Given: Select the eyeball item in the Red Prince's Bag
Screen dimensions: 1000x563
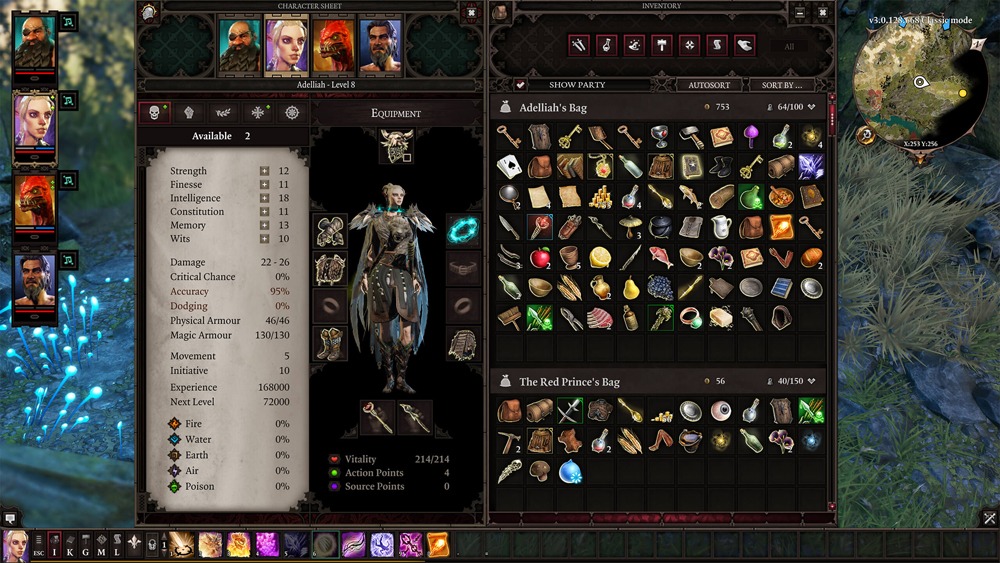Looking at the screenshot, I should pos(719,410).
